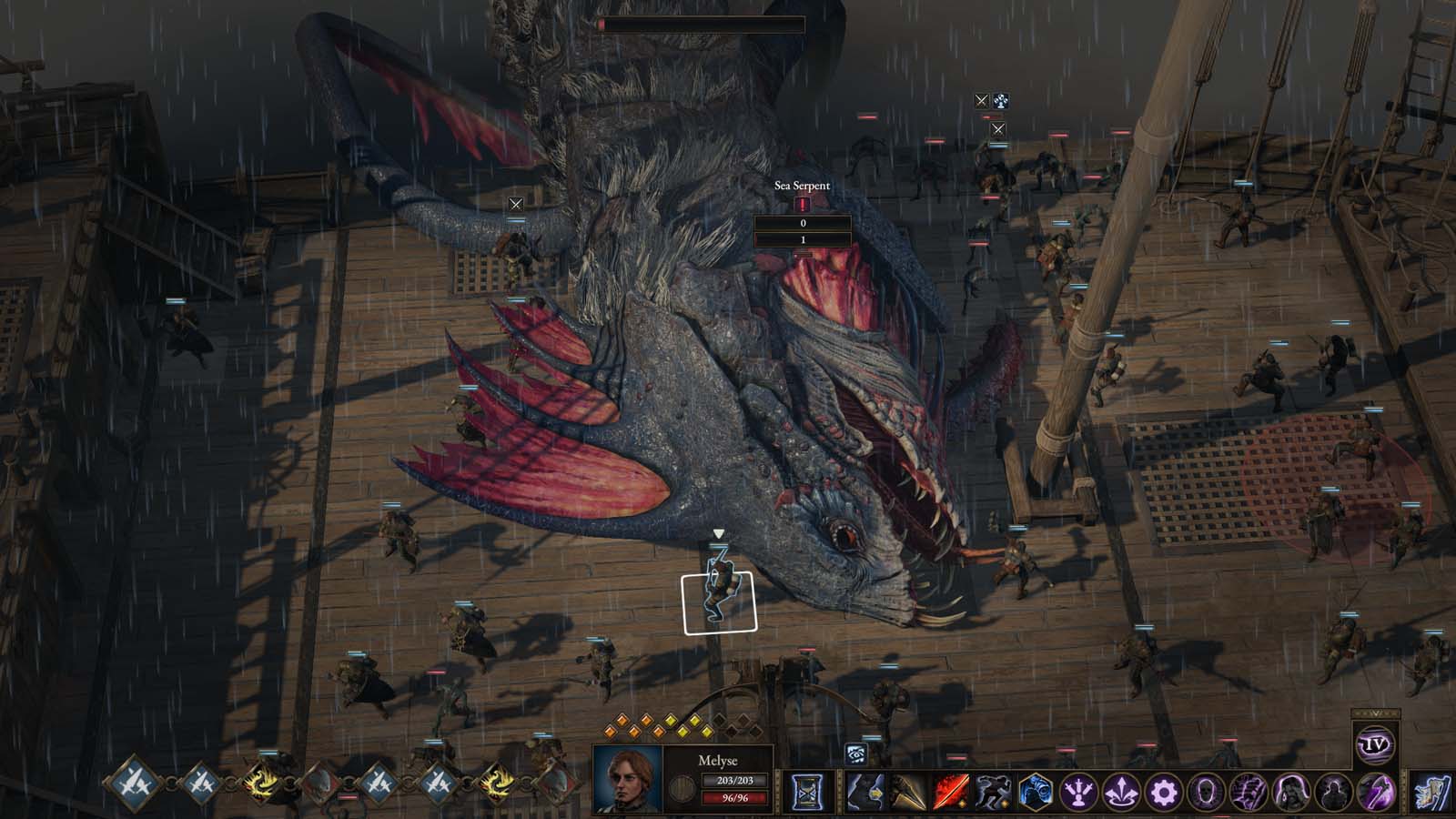Click the golden spike trap ability icon
This screenshot has height=819, width=1456.
pyautogui.click(x=907, y=794)
